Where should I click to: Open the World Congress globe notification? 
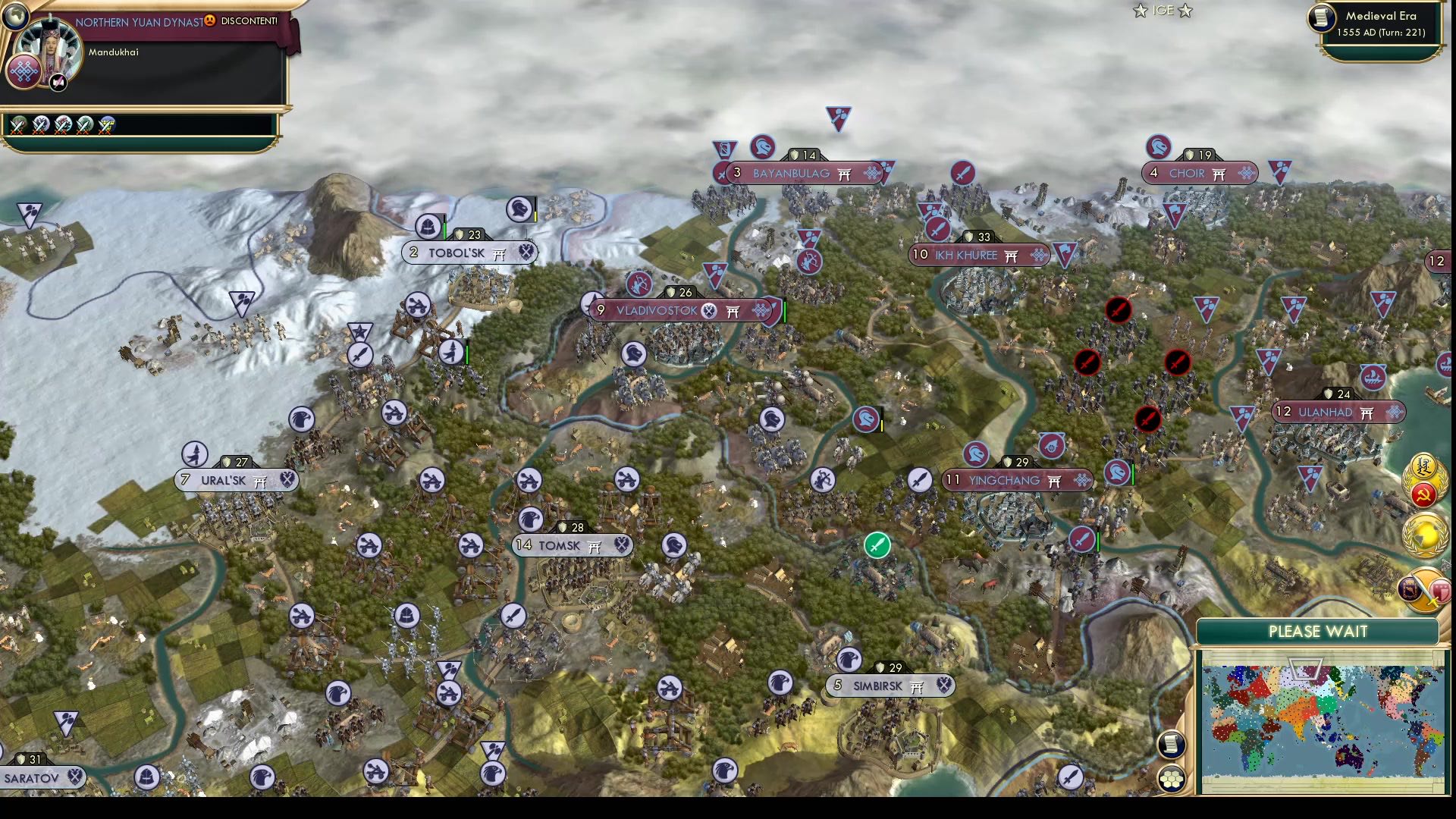1425,536
